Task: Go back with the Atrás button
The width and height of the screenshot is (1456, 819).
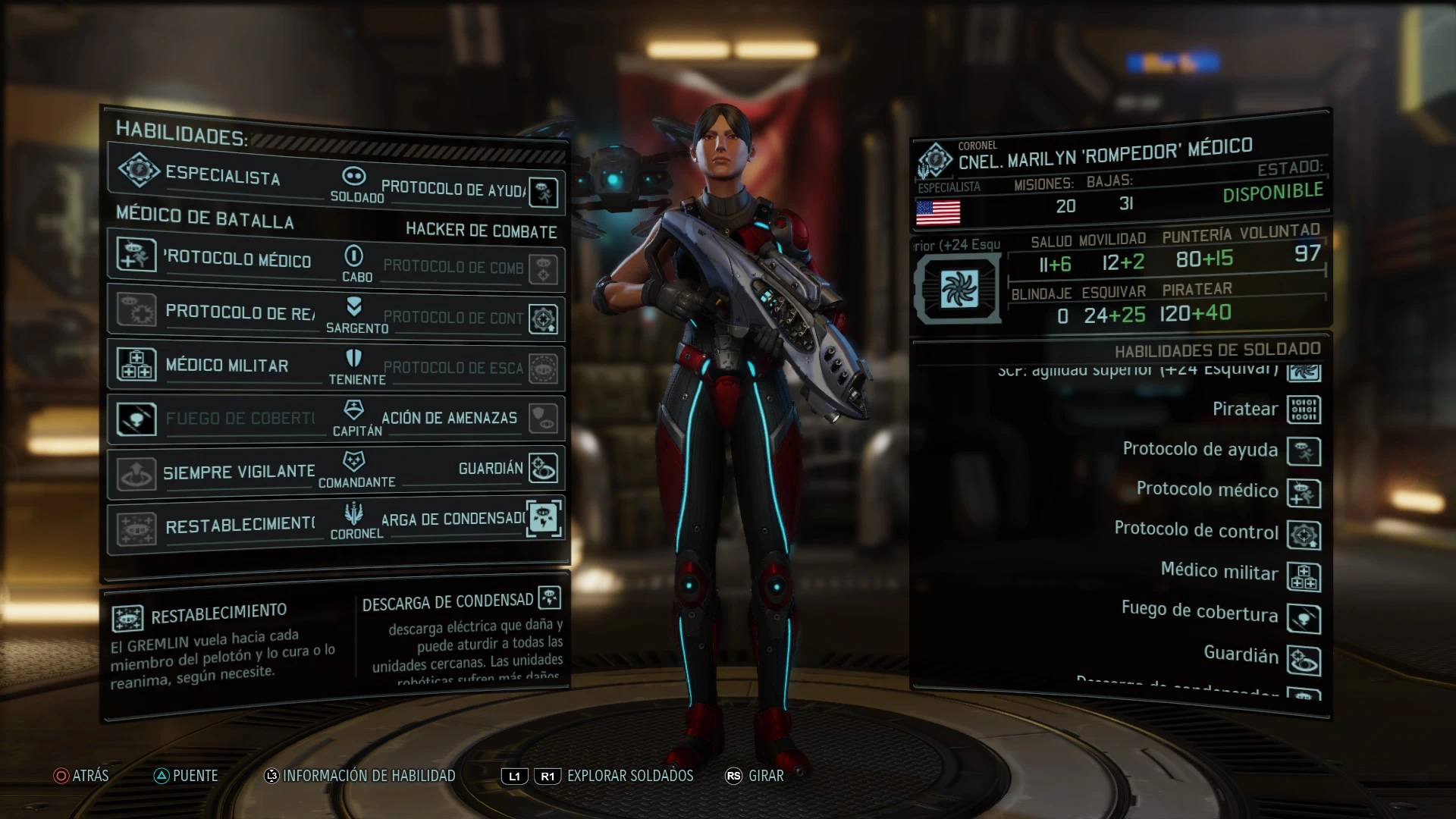Action: 82,776
